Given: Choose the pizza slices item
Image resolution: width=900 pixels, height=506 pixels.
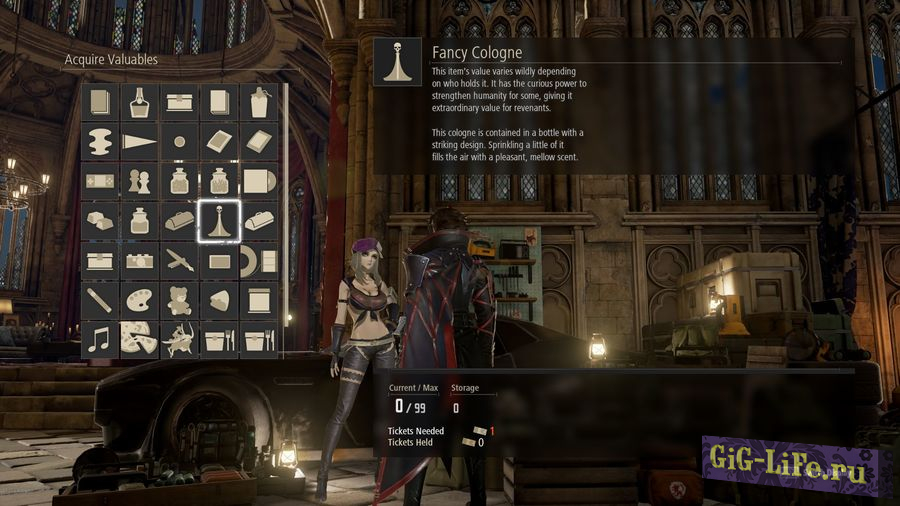Looking at the screenshot, I should click(x=140, y=339).
